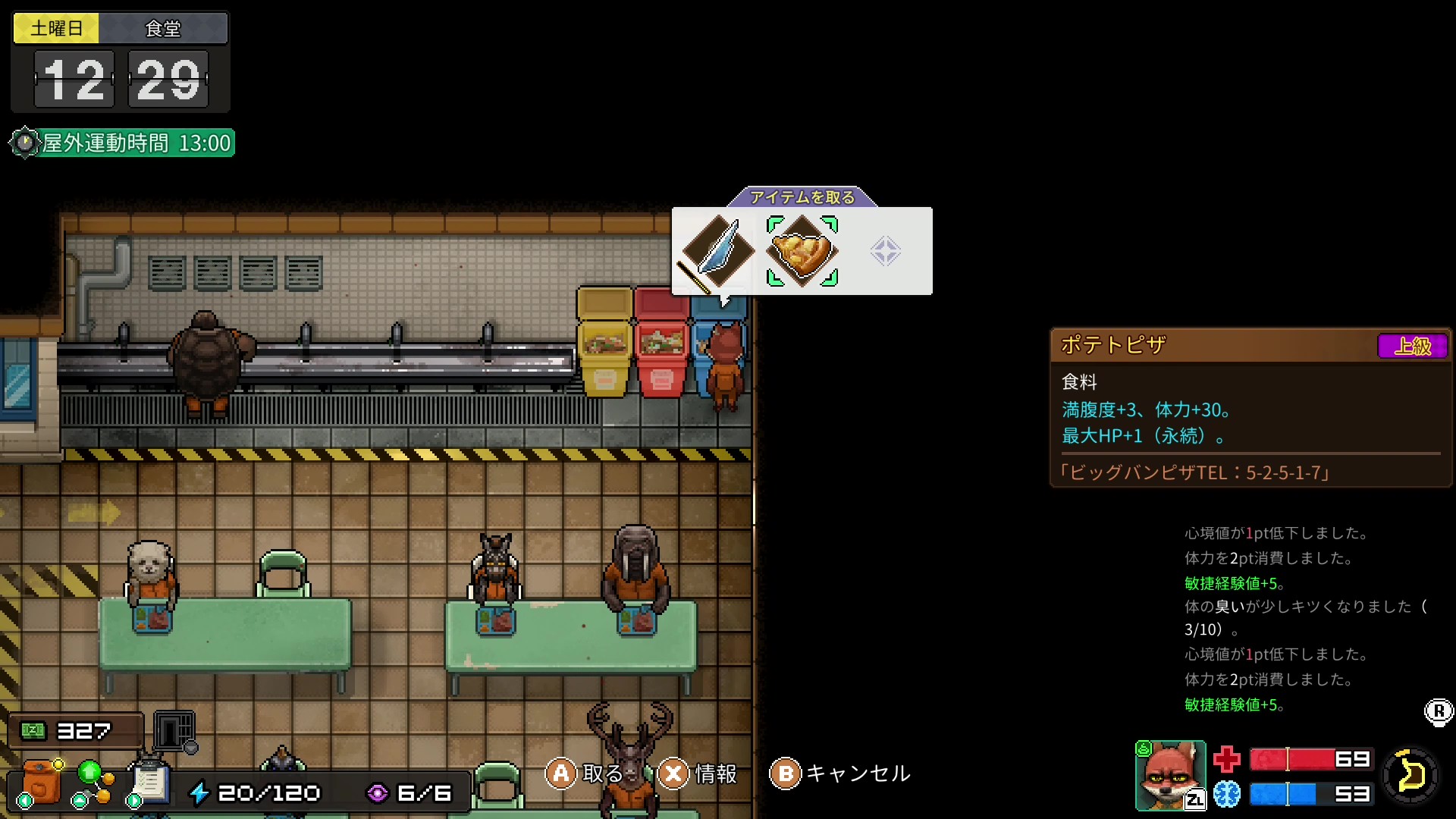Click the yellow stomach hunger gauge
1456x819 pixels.
pyautogui.click(x=1410, y=776)
